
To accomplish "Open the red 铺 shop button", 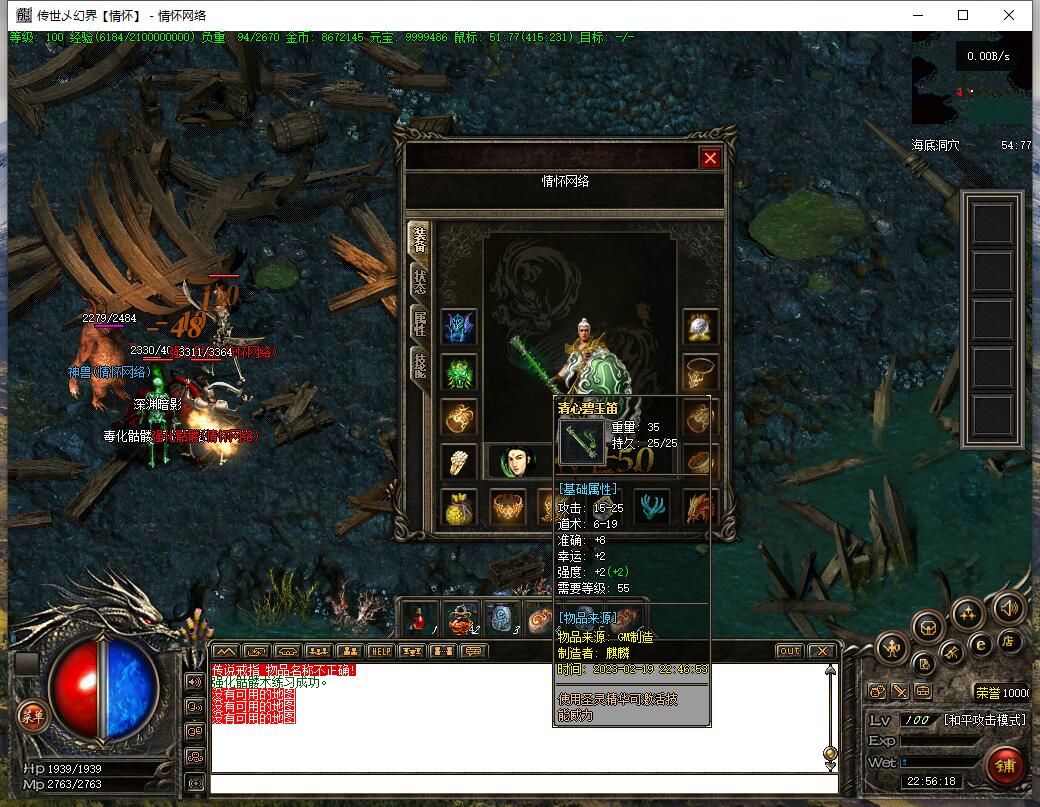I will coord(1005,765).
